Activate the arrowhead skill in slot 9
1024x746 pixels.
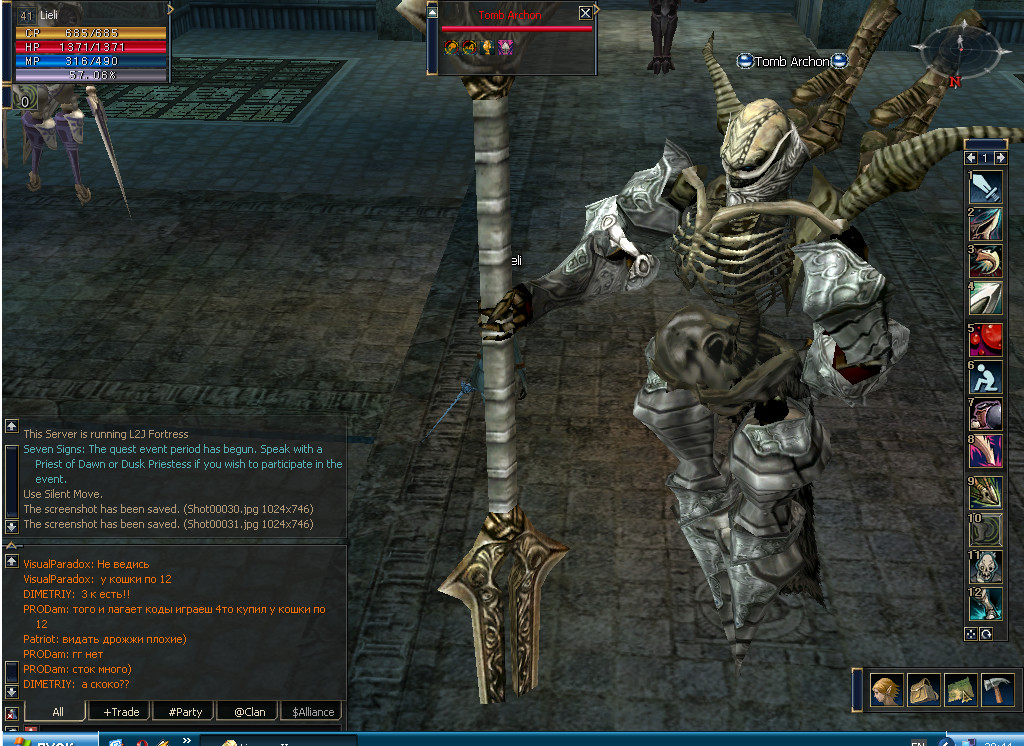(986, 491)
